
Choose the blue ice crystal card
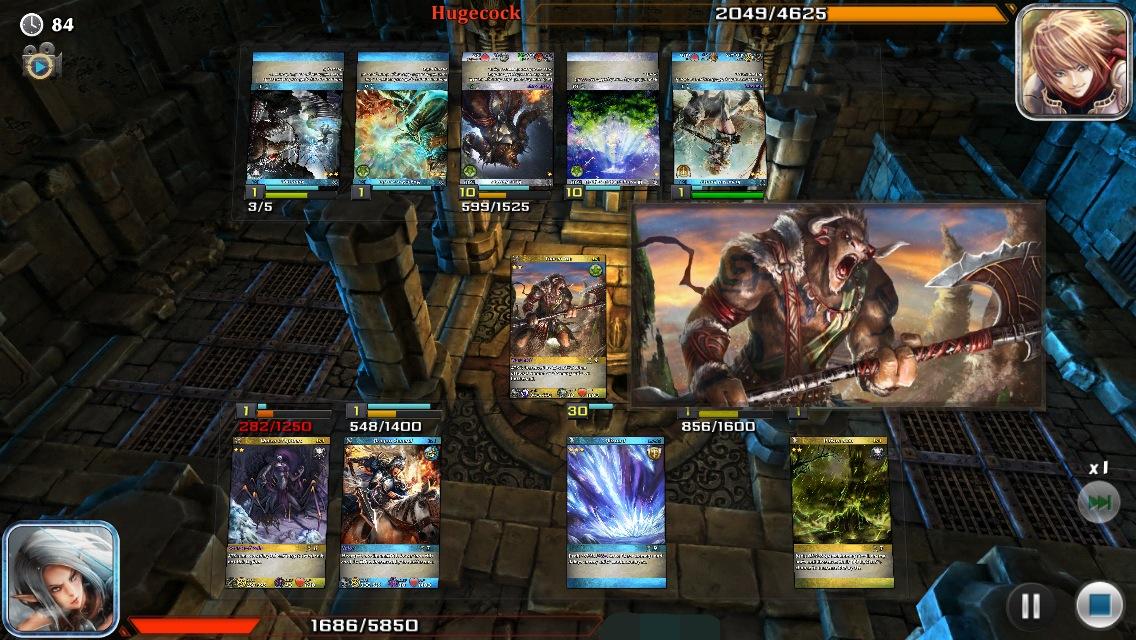click(615, 512)
